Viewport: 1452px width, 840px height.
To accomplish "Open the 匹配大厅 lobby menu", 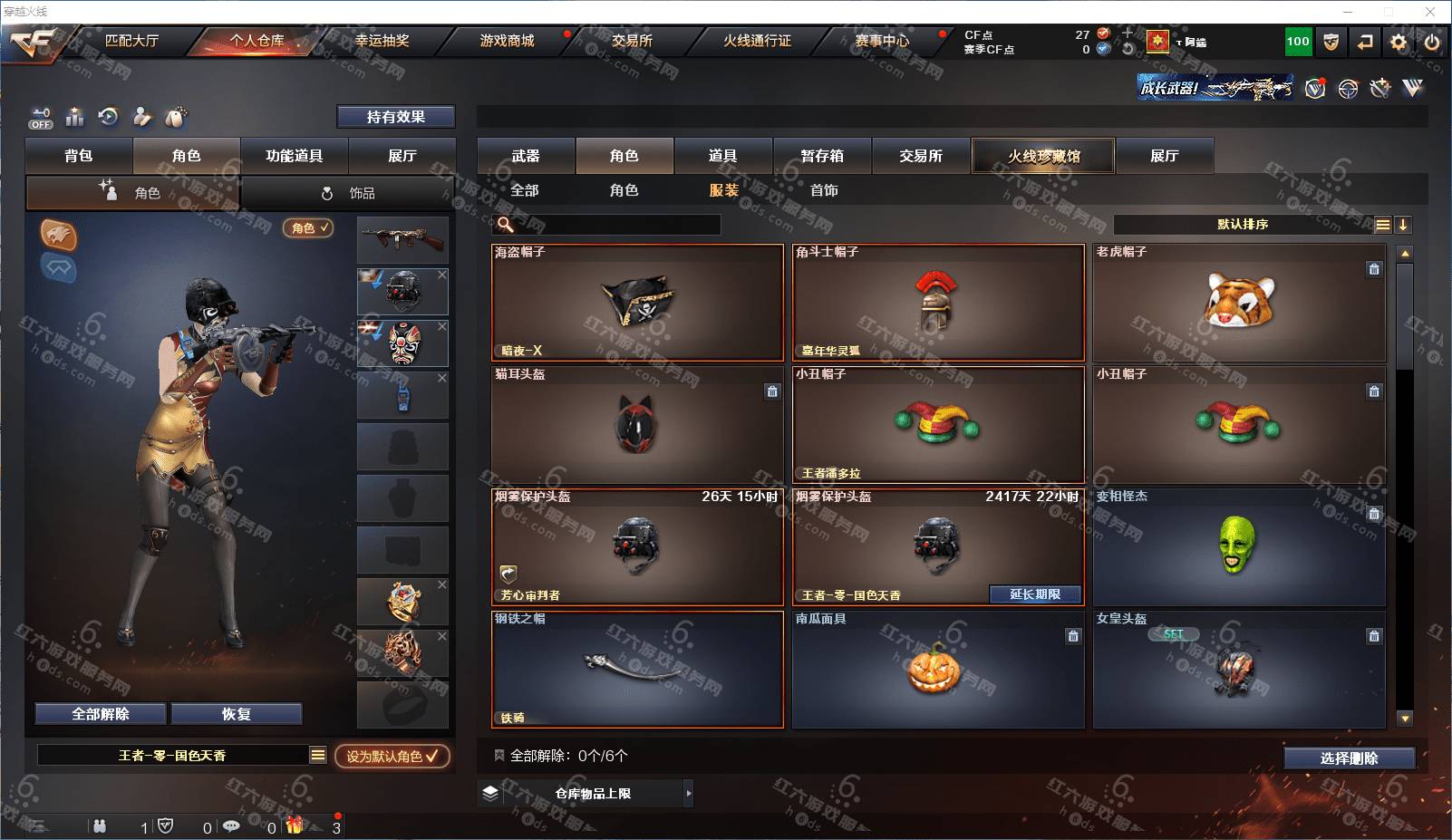I will [x=131, y=41].
